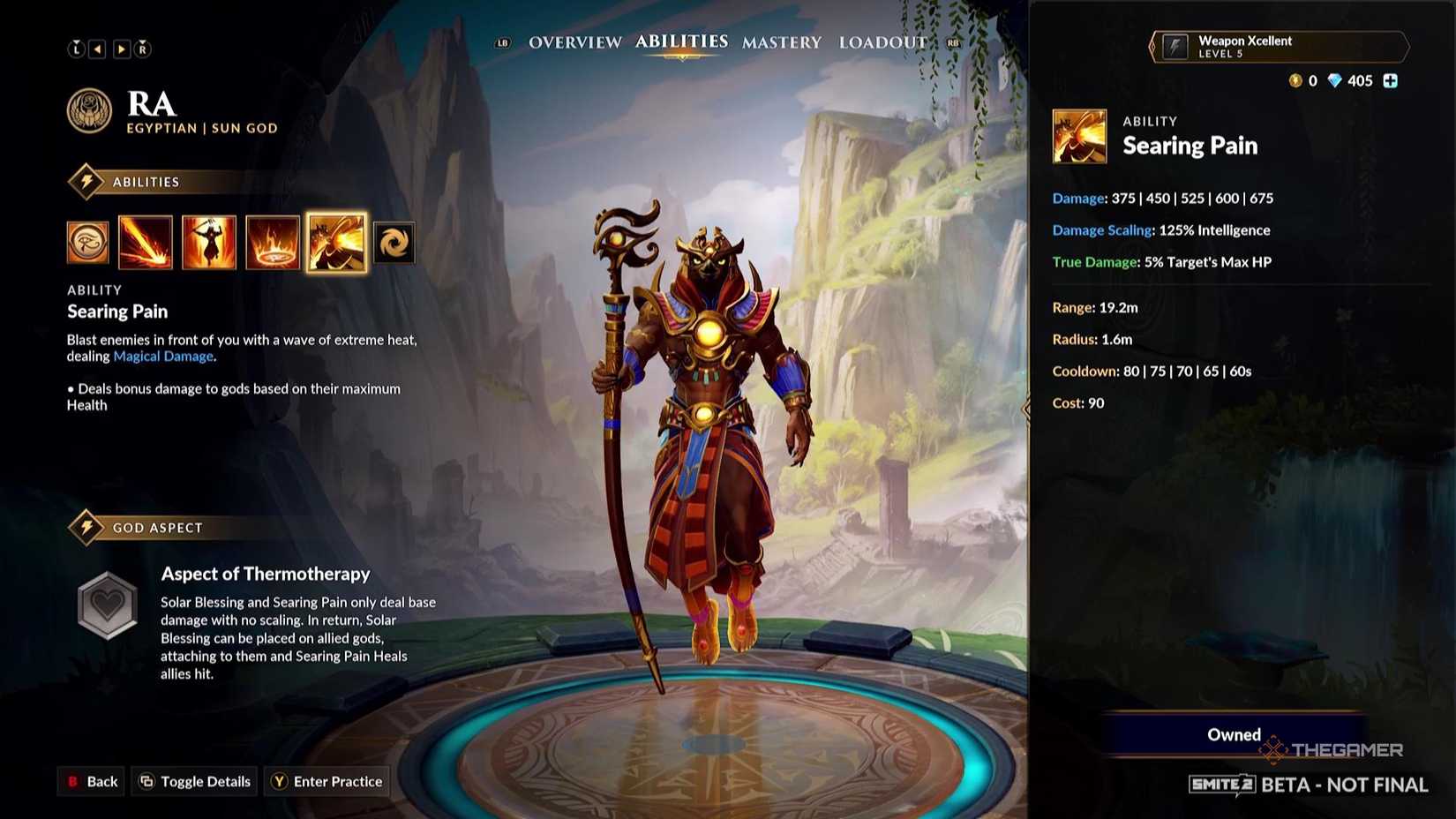Click the highlighted Searing Pain ability icon
This screenshot has height=819, width=1456.
(335, 242)
